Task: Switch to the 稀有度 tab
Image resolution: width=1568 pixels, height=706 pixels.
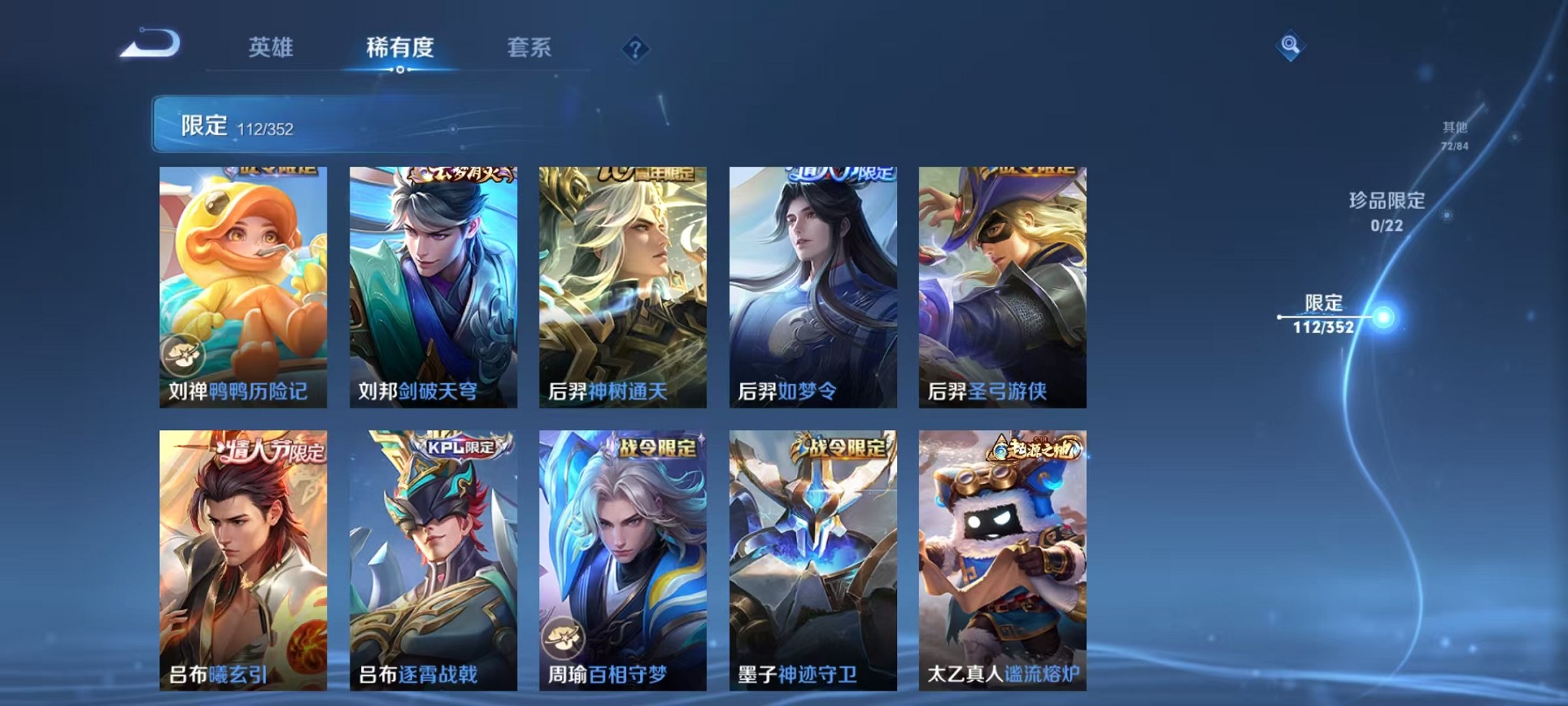Action: (400, 48)
